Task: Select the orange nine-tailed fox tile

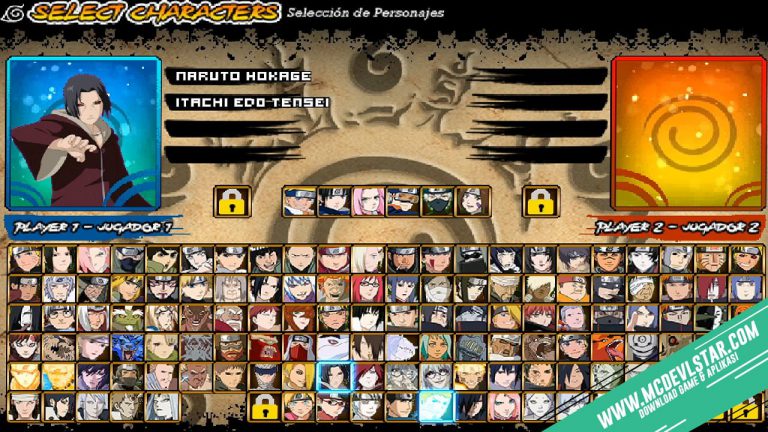Action: (606, 348)
